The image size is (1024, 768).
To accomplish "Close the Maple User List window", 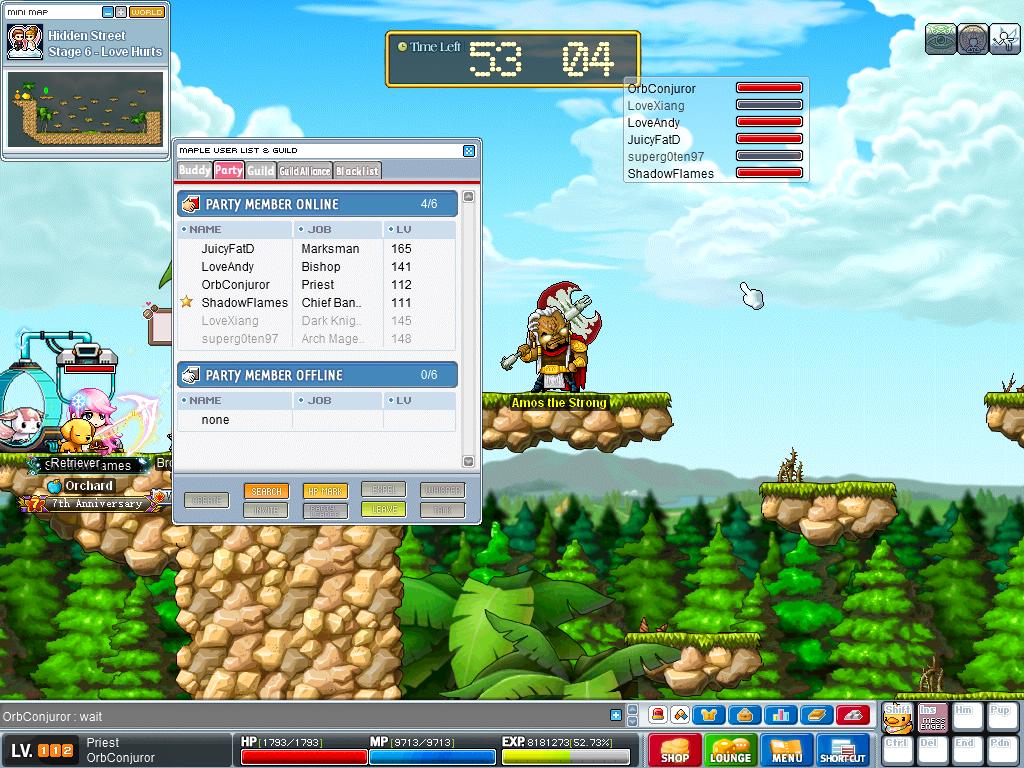I will pyautogui.click(x=469, y=151).
